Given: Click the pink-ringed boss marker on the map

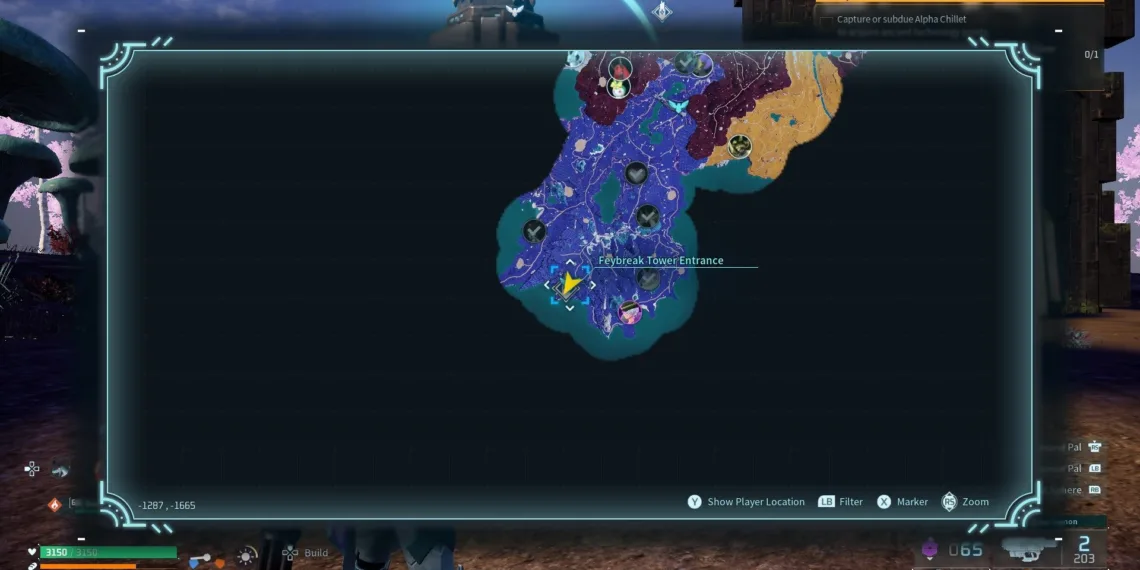Looking at the screenshot, I should pos(629,313).
